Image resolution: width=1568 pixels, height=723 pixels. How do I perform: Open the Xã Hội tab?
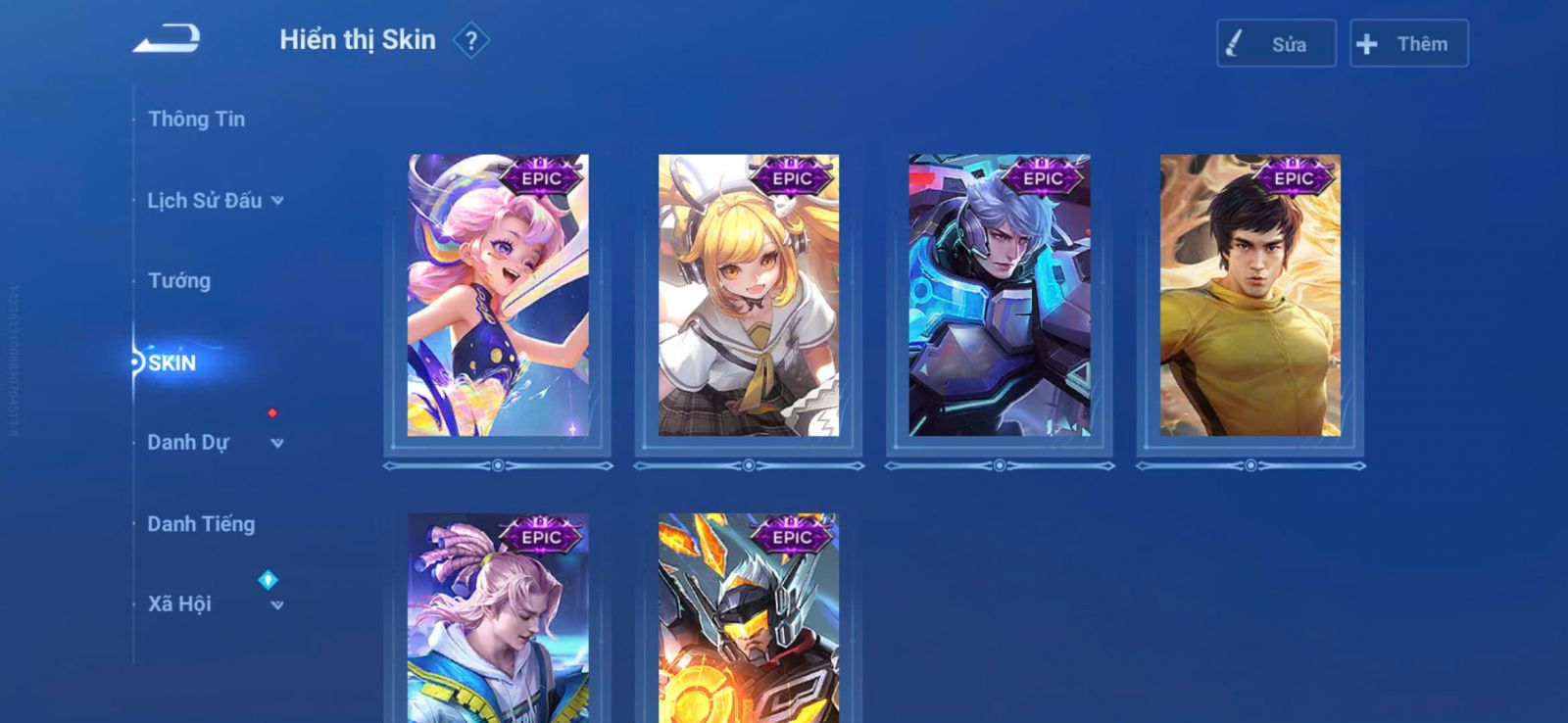[x=179, y=604]
